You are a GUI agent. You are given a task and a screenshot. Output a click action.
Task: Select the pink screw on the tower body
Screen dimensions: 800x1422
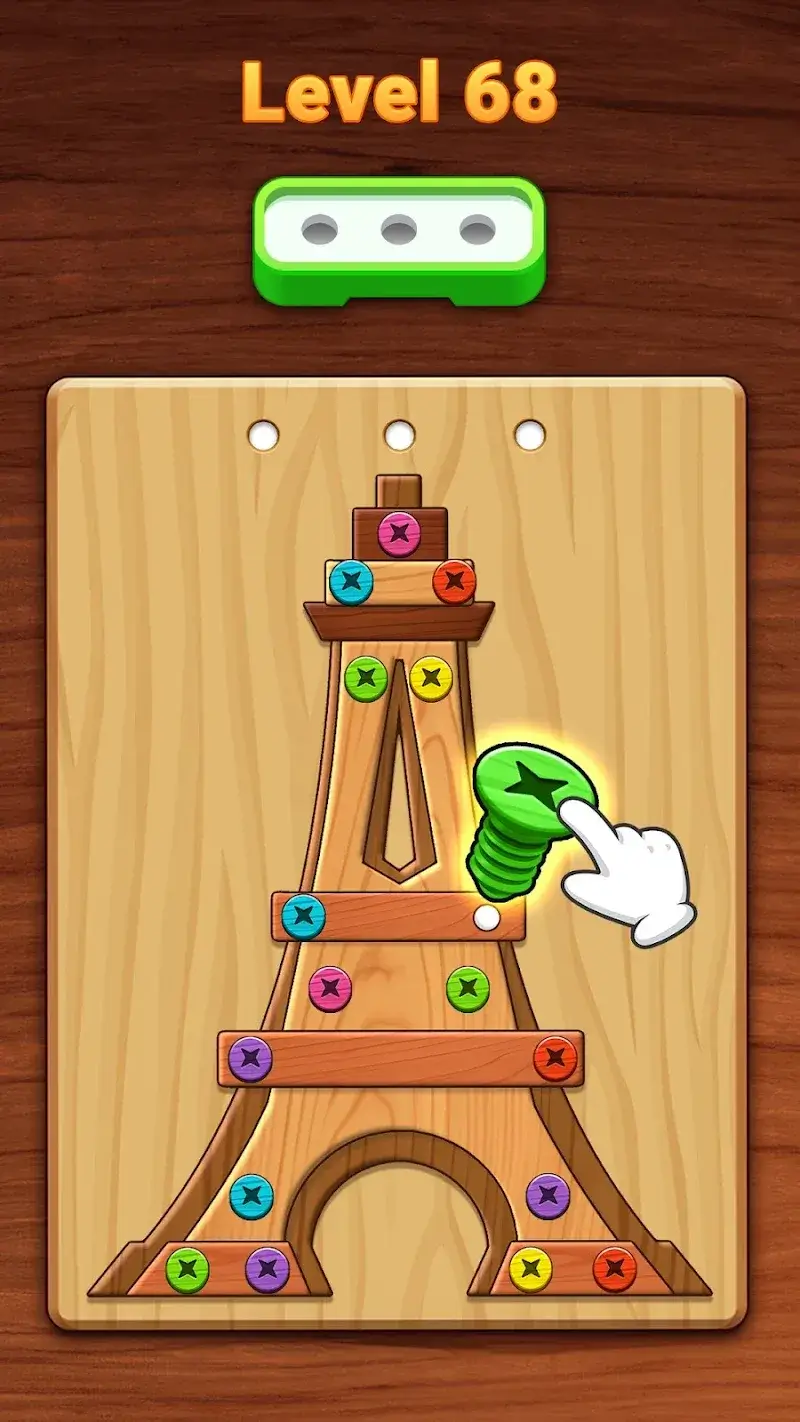coord(330,988)
